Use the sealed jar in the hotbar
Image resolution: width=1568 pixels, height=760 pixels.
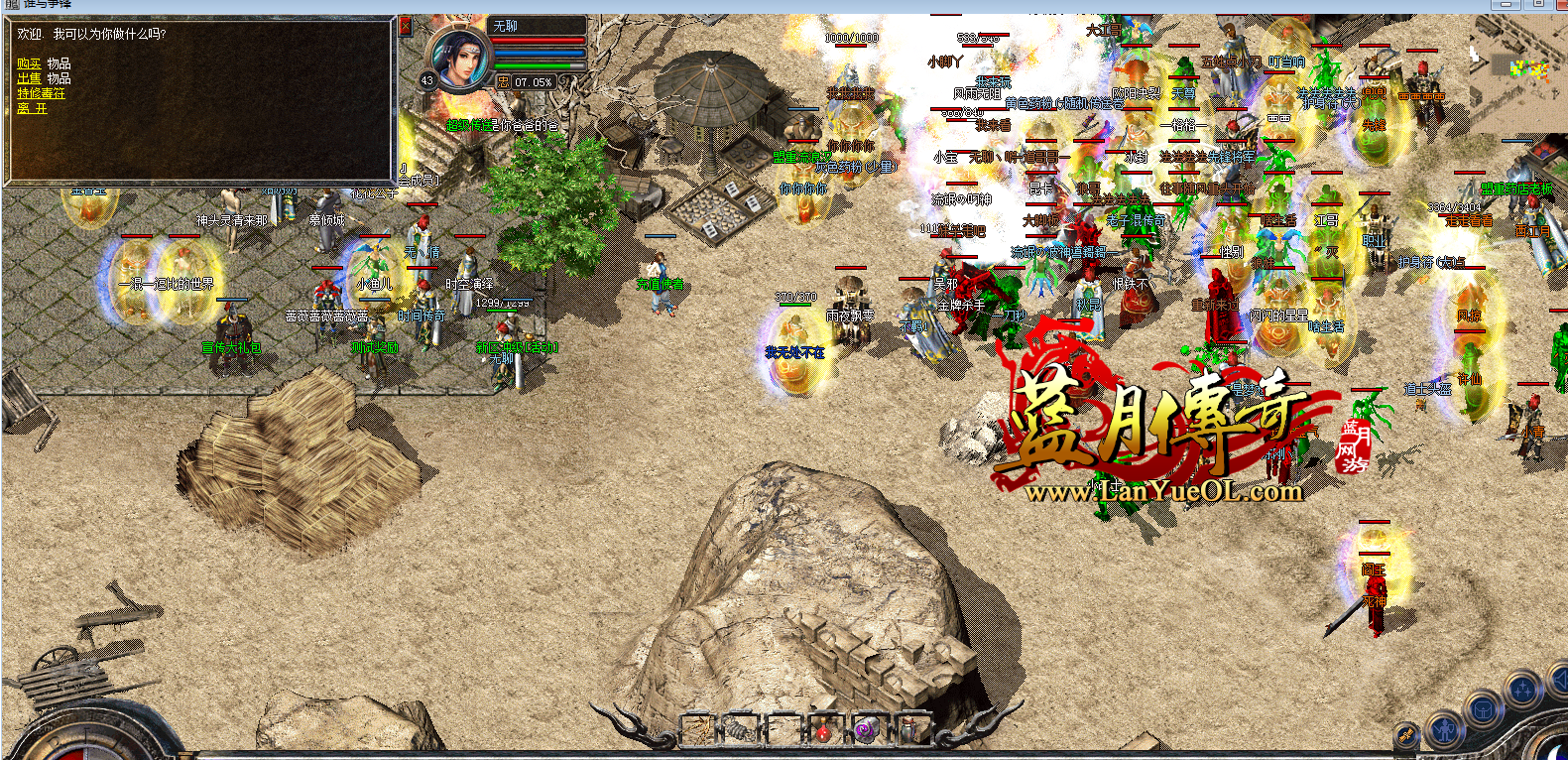(908, 732)
